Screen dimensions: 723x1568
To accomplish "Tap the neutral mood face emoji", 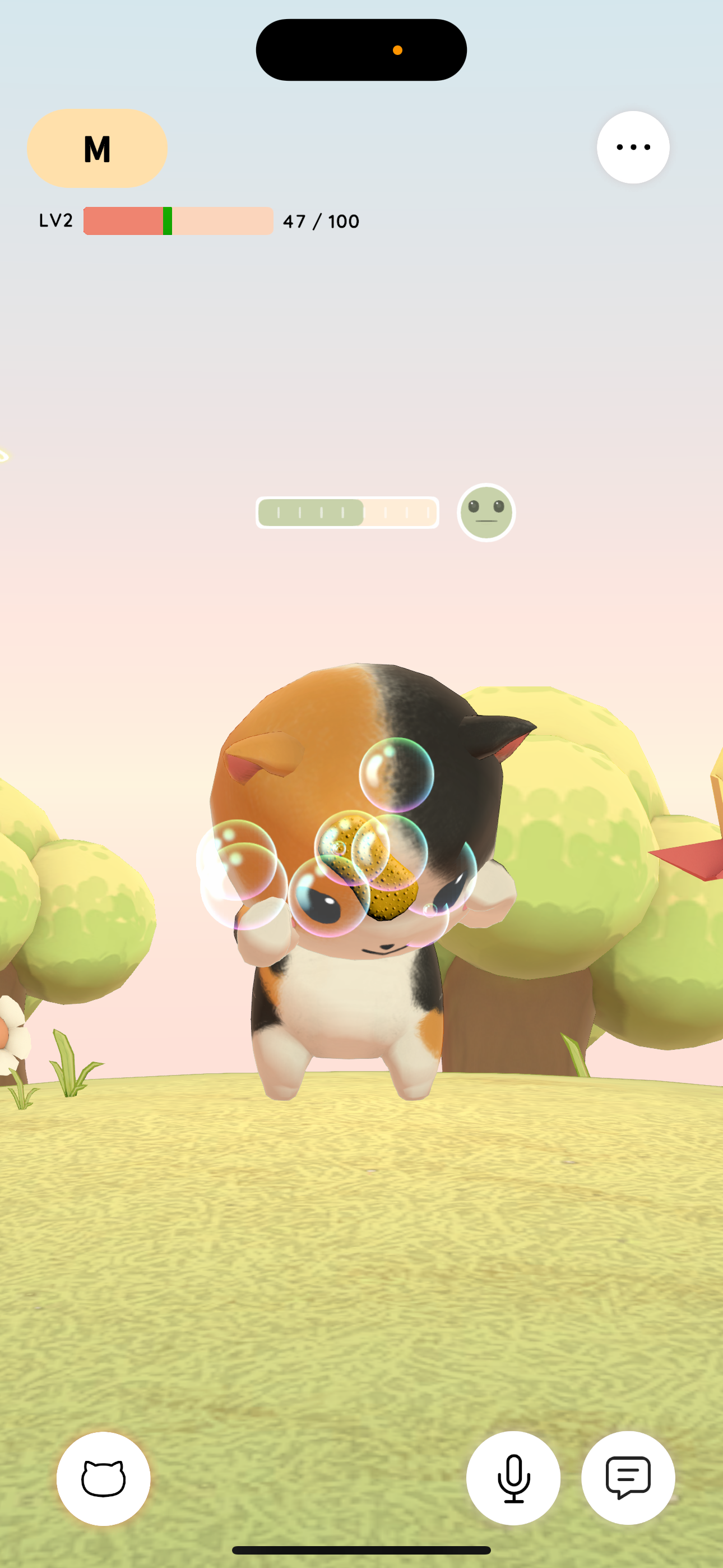I will click(x=486, y=513).
